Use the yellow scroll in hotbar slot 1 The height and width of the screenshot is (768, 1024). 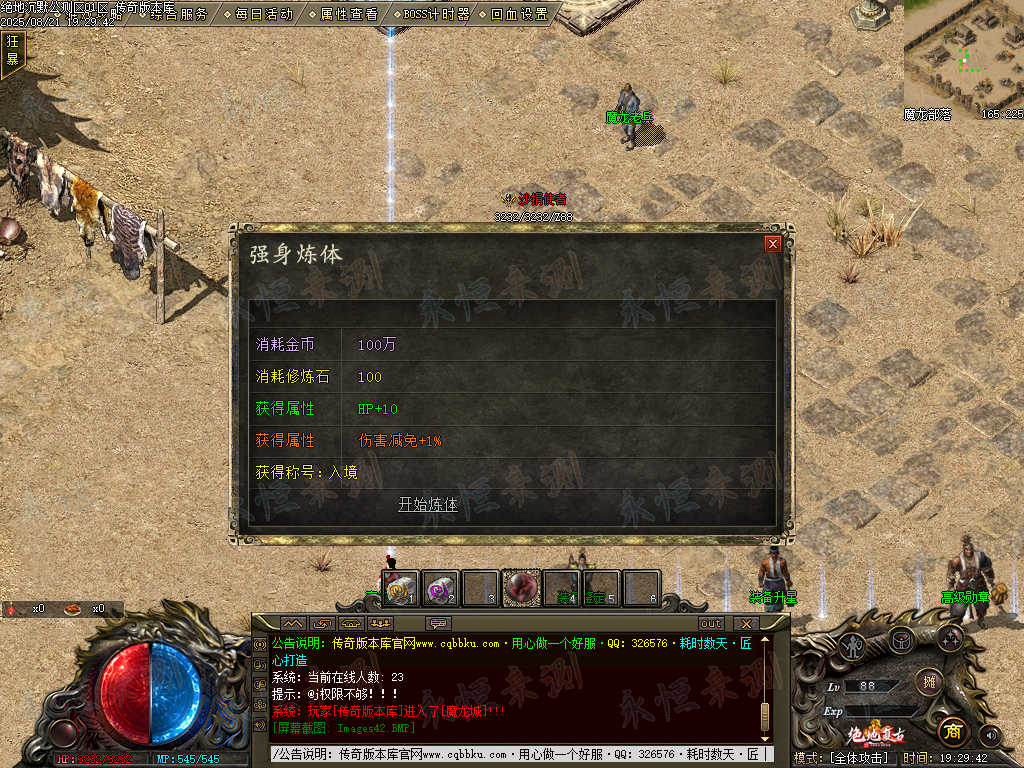401,589
